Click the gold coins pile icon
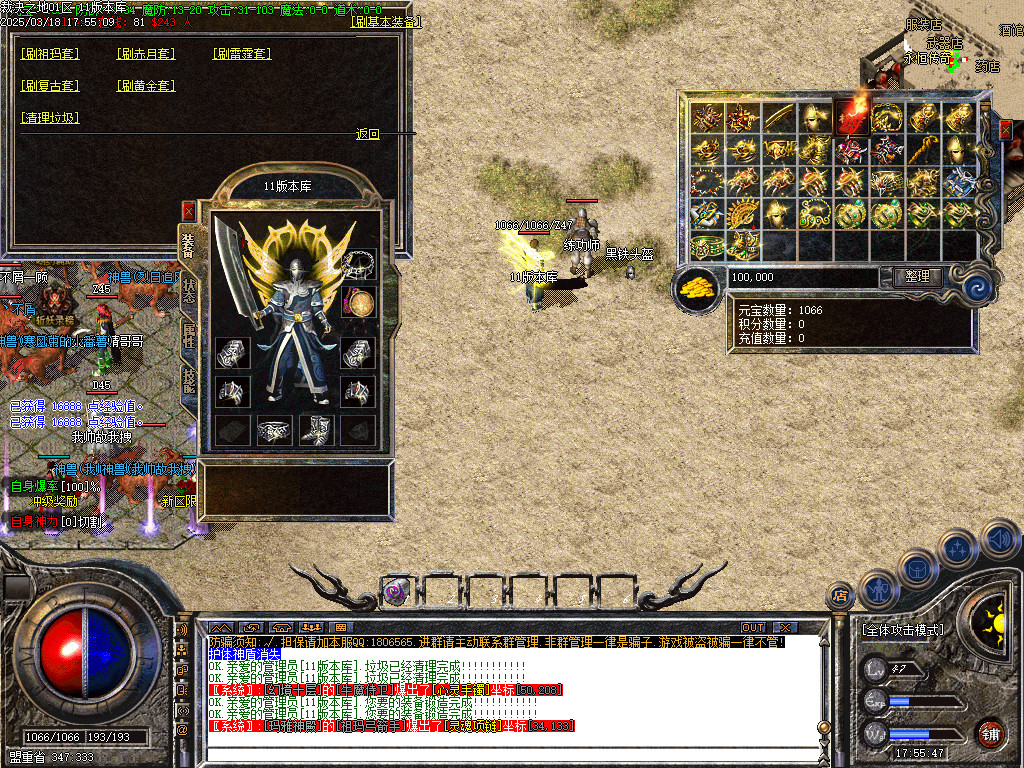This screenshot has width=1024, height=768. point(697,289)
